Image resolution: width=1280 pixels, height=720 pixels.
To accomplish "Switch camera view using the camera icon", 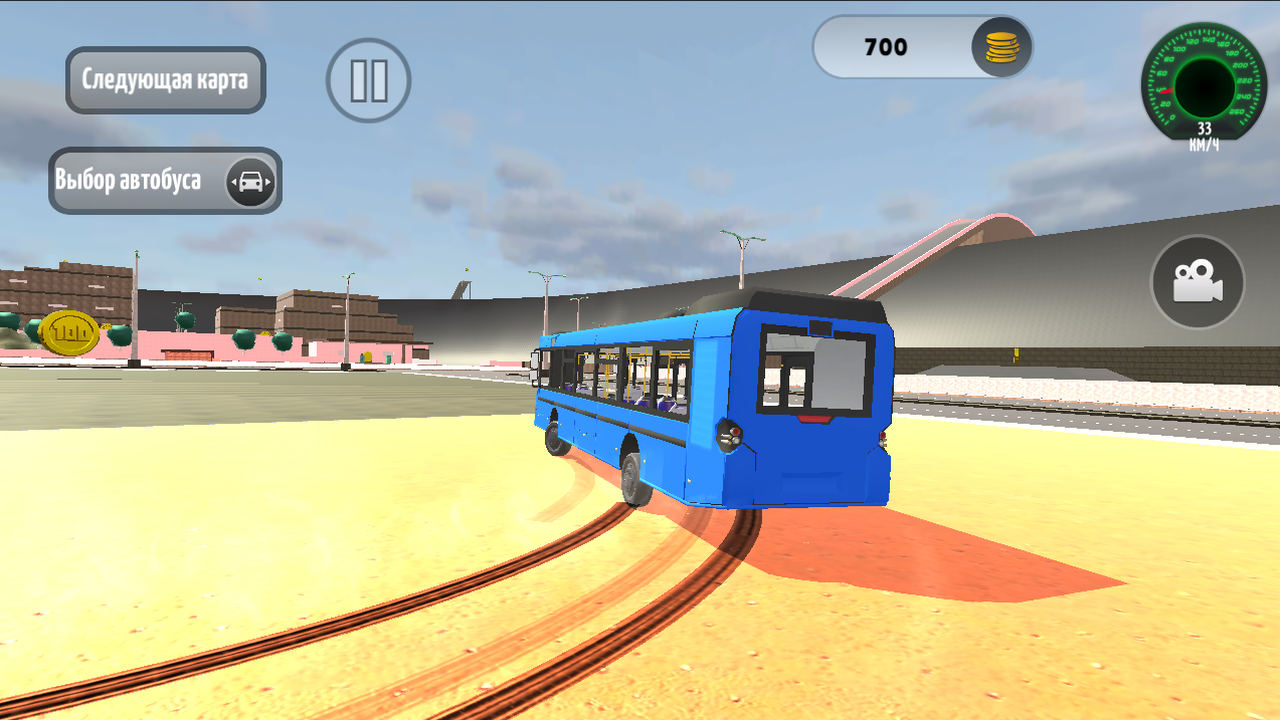I will pyautogui.click(x=1196, y=282).
